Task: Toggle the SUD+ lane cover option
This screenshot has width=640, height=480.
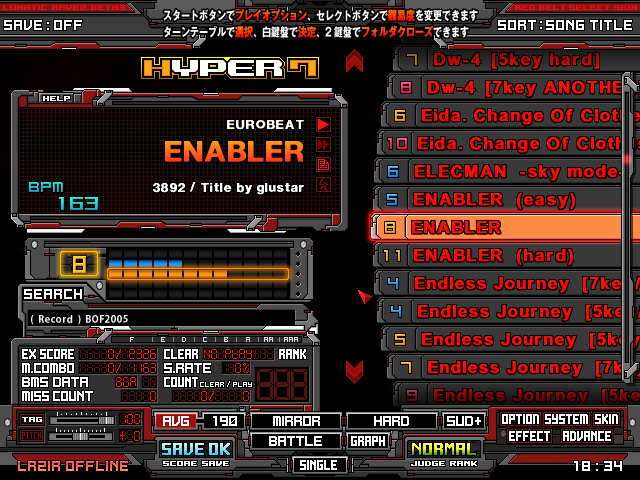Action: pos(465,421)
